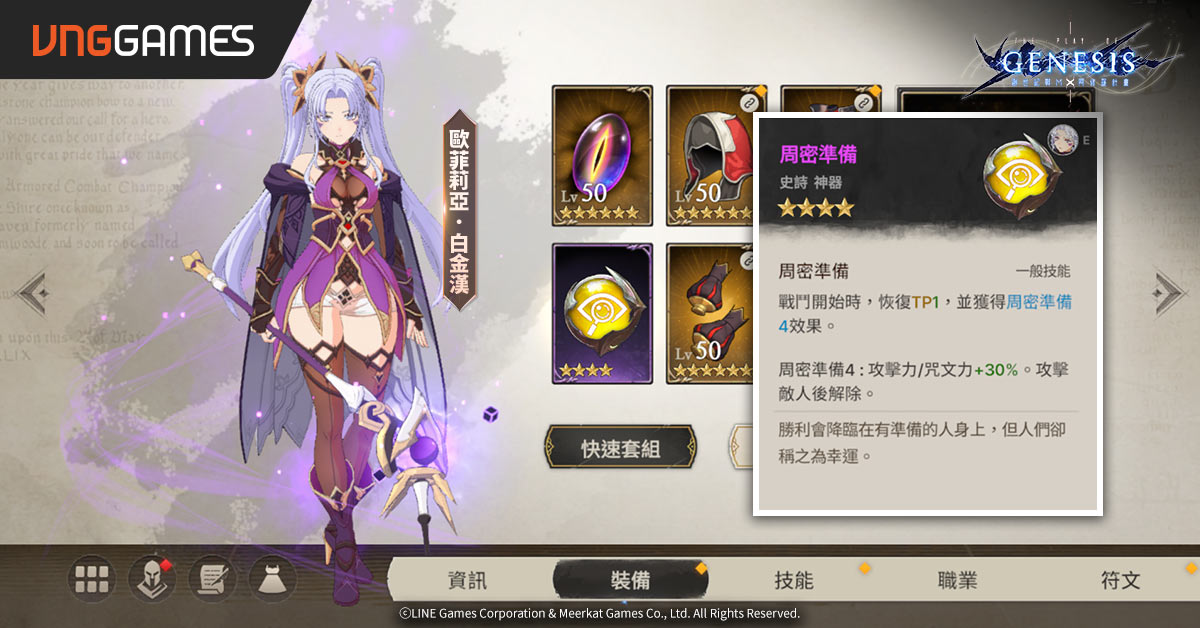Select the red gloves equipment slot
The image size is (1200, 628).
click(x=709, y=313)
